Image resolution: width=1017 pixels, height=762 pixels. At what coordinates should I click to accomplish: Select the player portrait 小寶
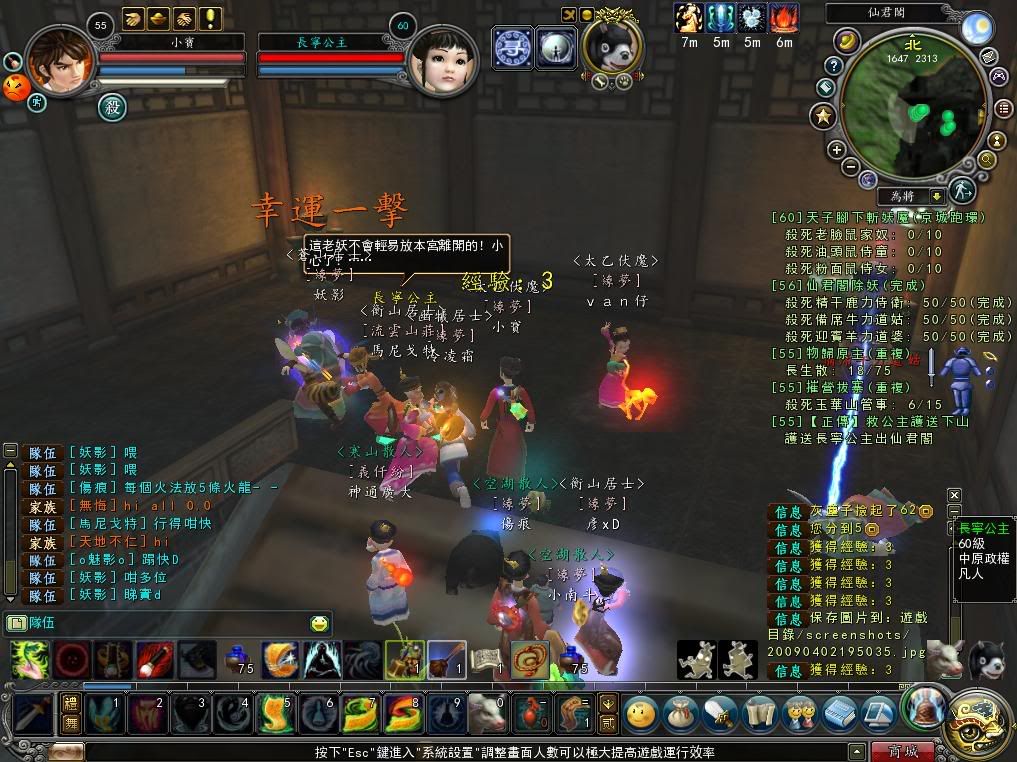(62, 61)
